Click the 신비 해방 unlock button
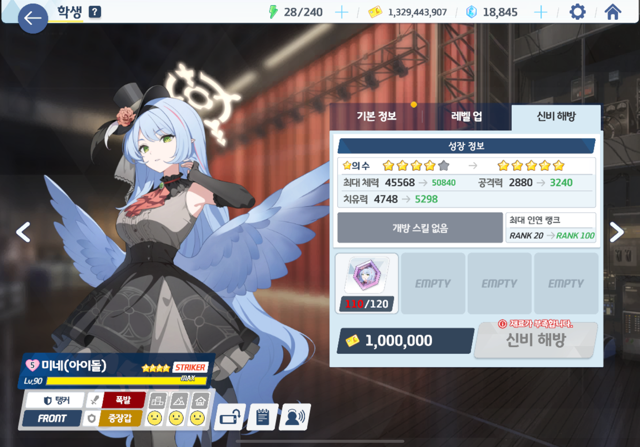The width and height of the screenshot is (640, 447). [536, 340]
